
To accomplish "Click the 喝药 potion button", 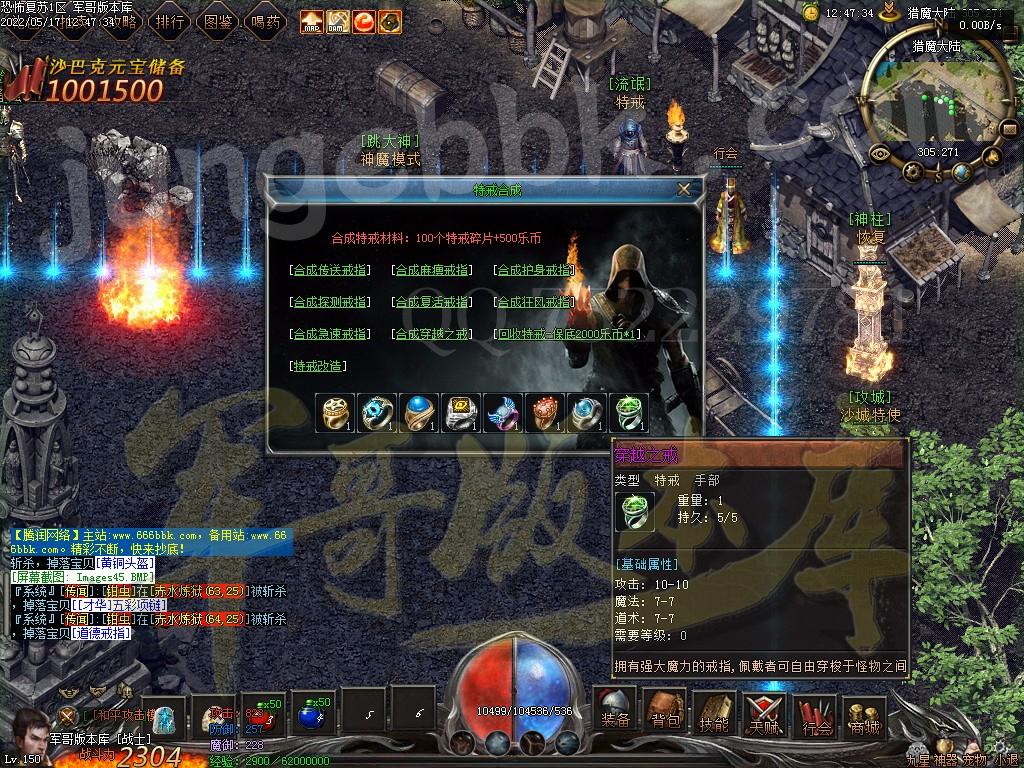I will click(x=264, y=21).
